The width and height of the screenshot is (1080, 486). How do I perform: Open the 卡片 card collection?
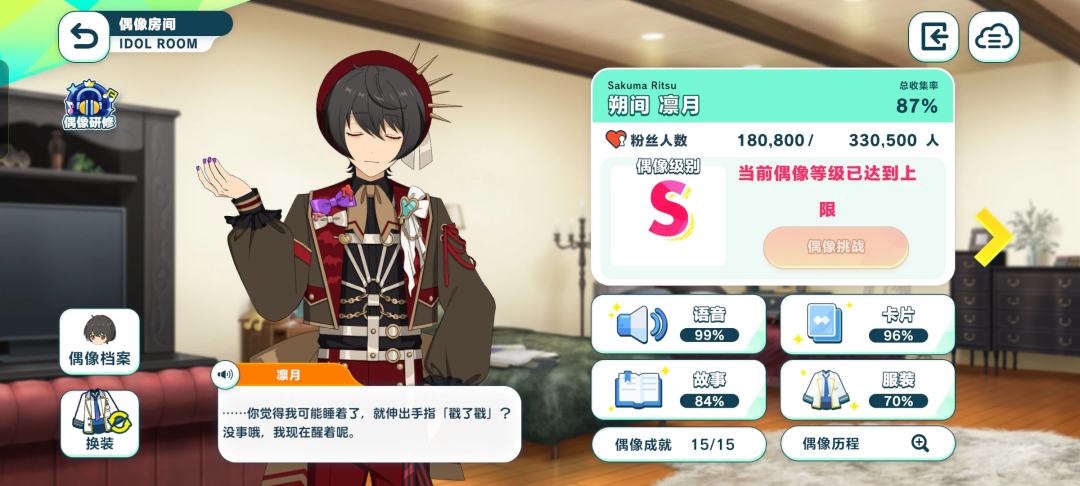point(867,324)
